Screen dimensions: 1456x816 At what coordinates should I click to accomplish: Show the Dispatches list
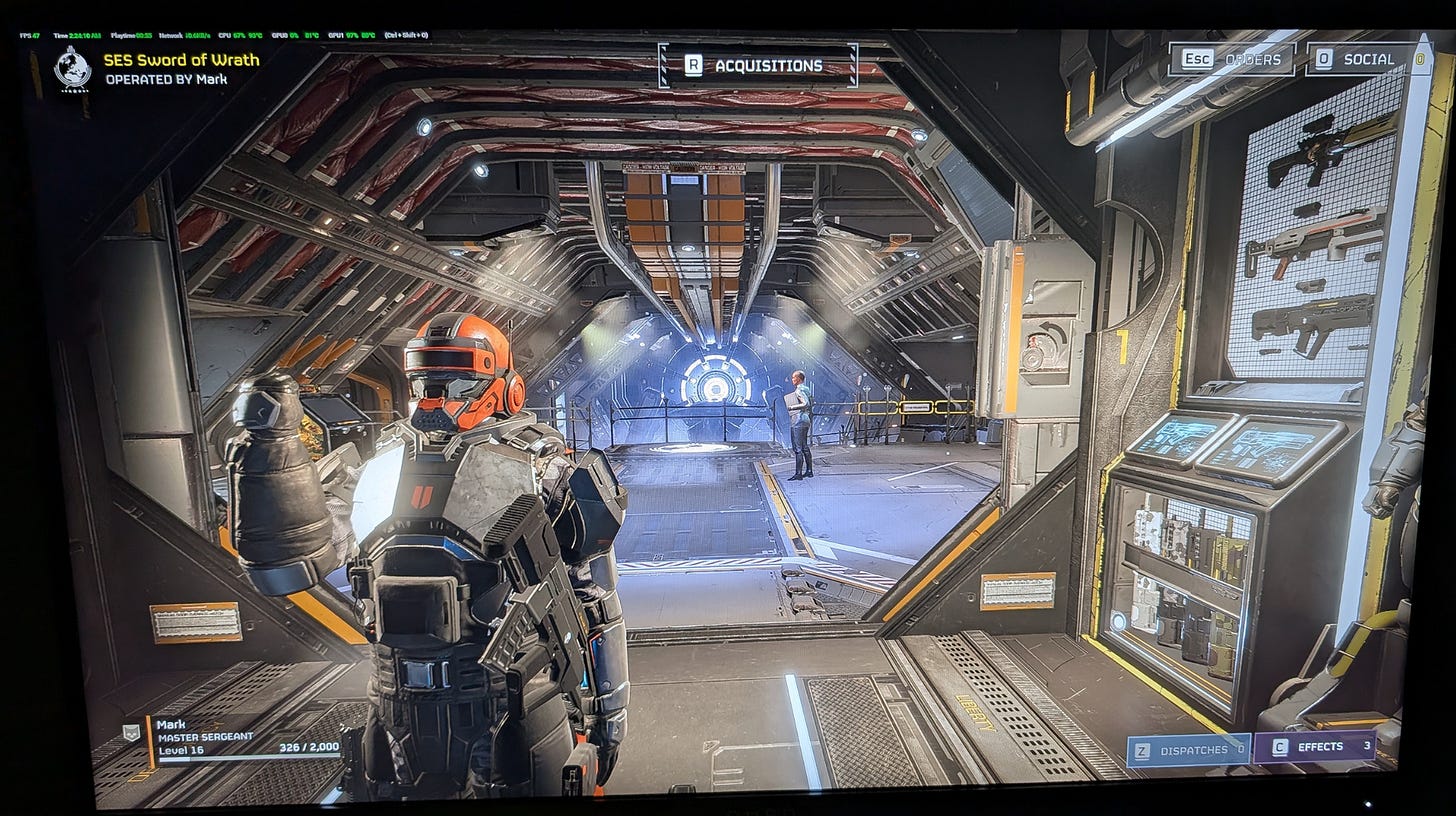tap(1188, 749)
